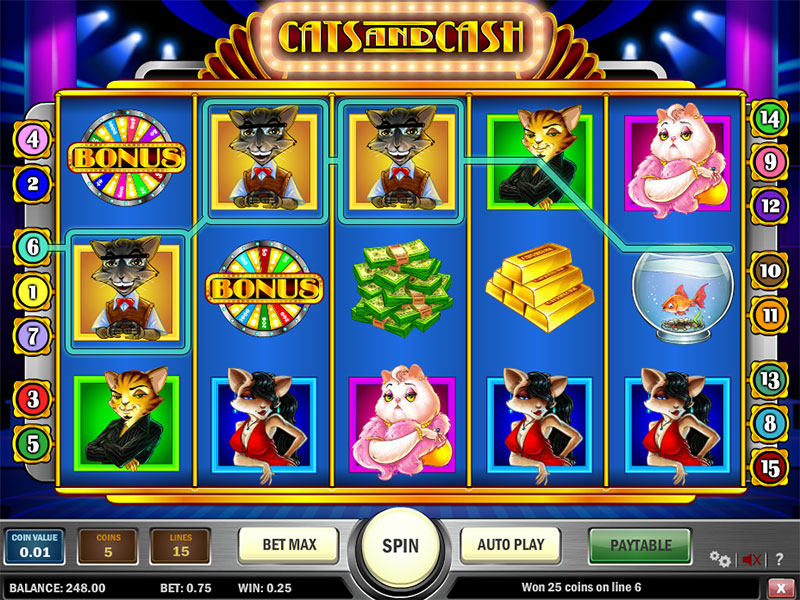The height and width of the screenshot is (600, 800).
Task: Choose payline number 14 marker
Action: click(x=769, y=118)
